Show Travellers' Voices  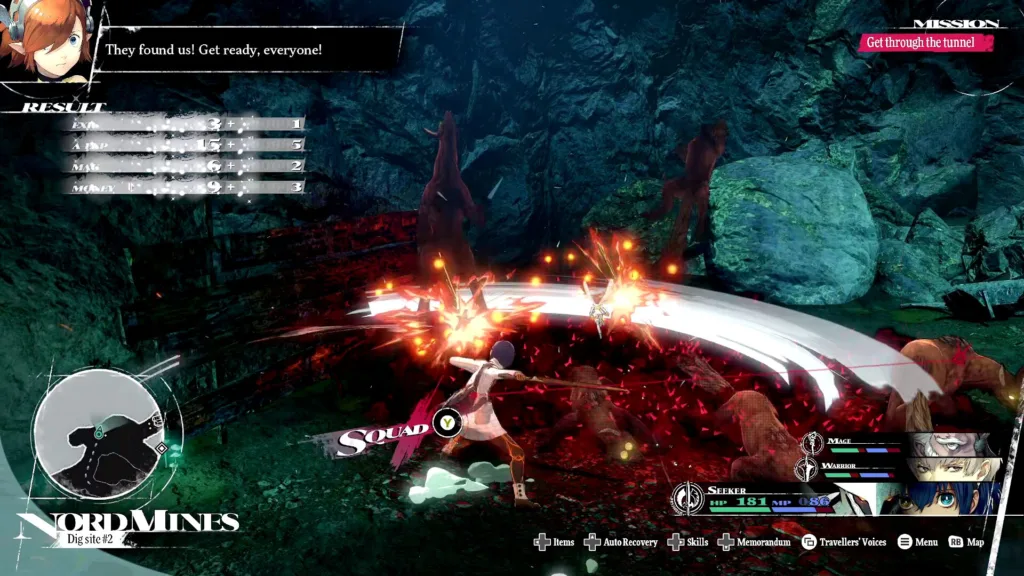844,542
